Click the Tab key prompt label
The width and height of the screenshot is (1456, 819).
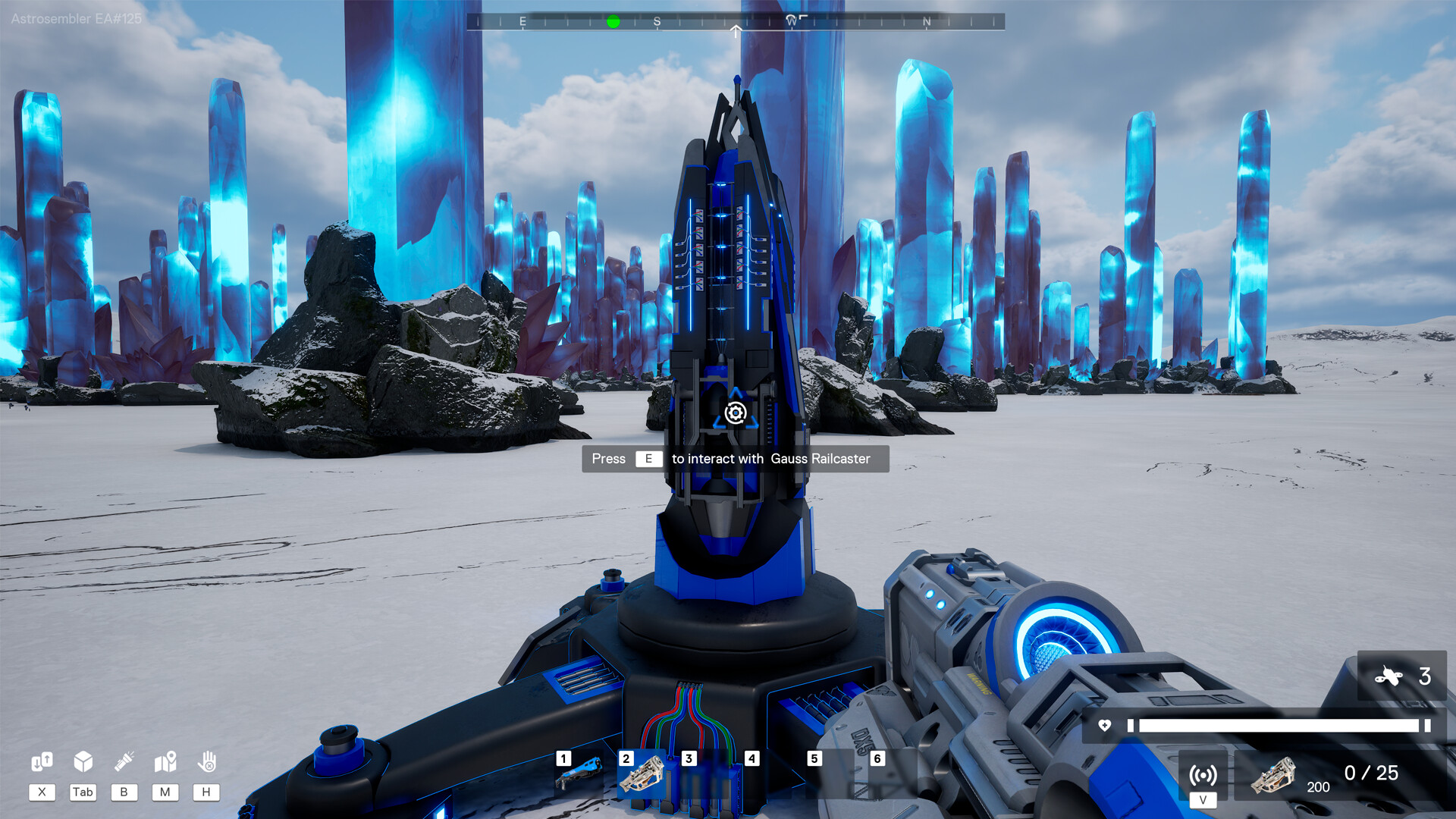click(x=83, y=792)
